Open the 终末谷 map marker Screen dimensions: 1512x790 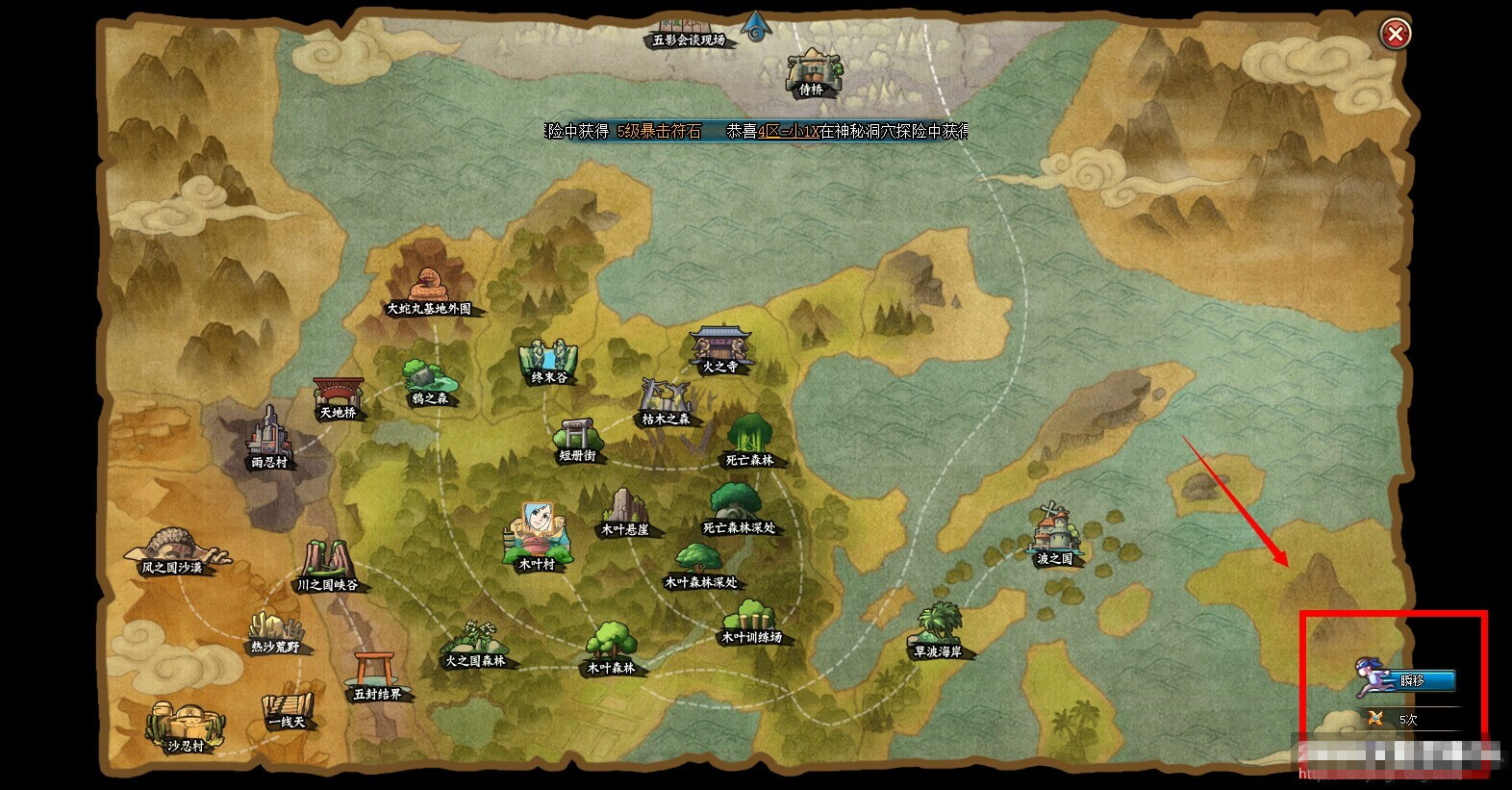[x=549, y=361]
